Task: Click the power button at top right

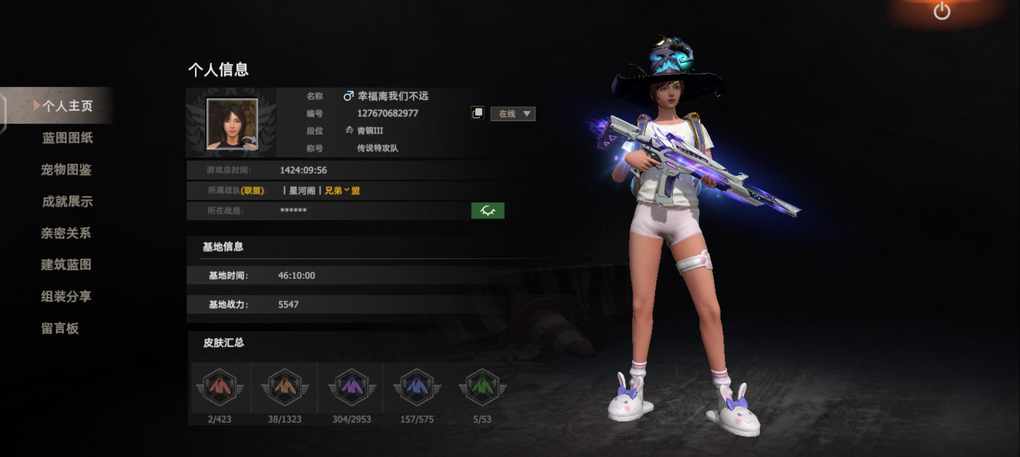Action: [x=942, y=12]
